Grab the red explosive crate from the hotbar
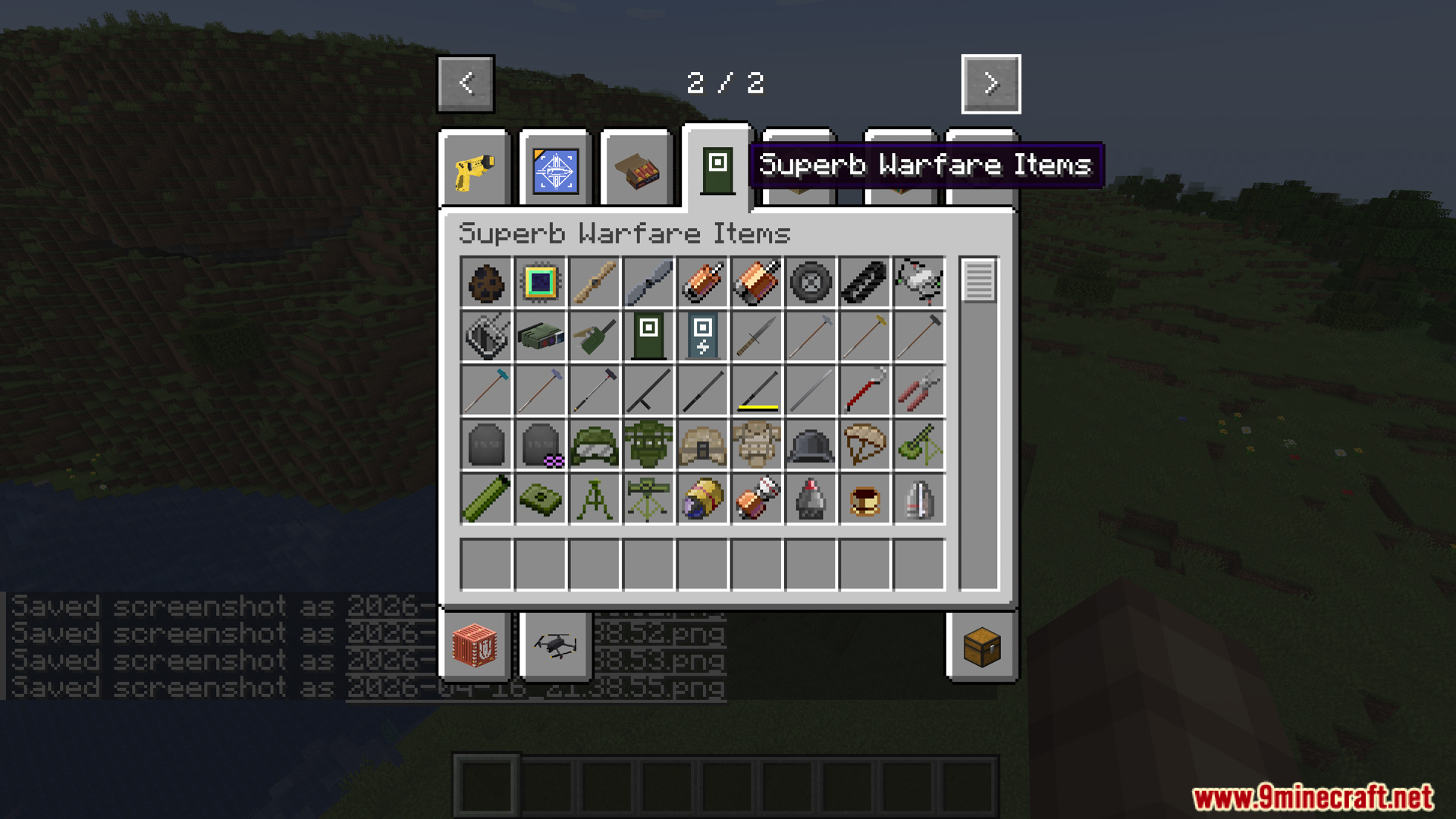The width and height of the screenshot is (1456, 819). tap(474, 646)
